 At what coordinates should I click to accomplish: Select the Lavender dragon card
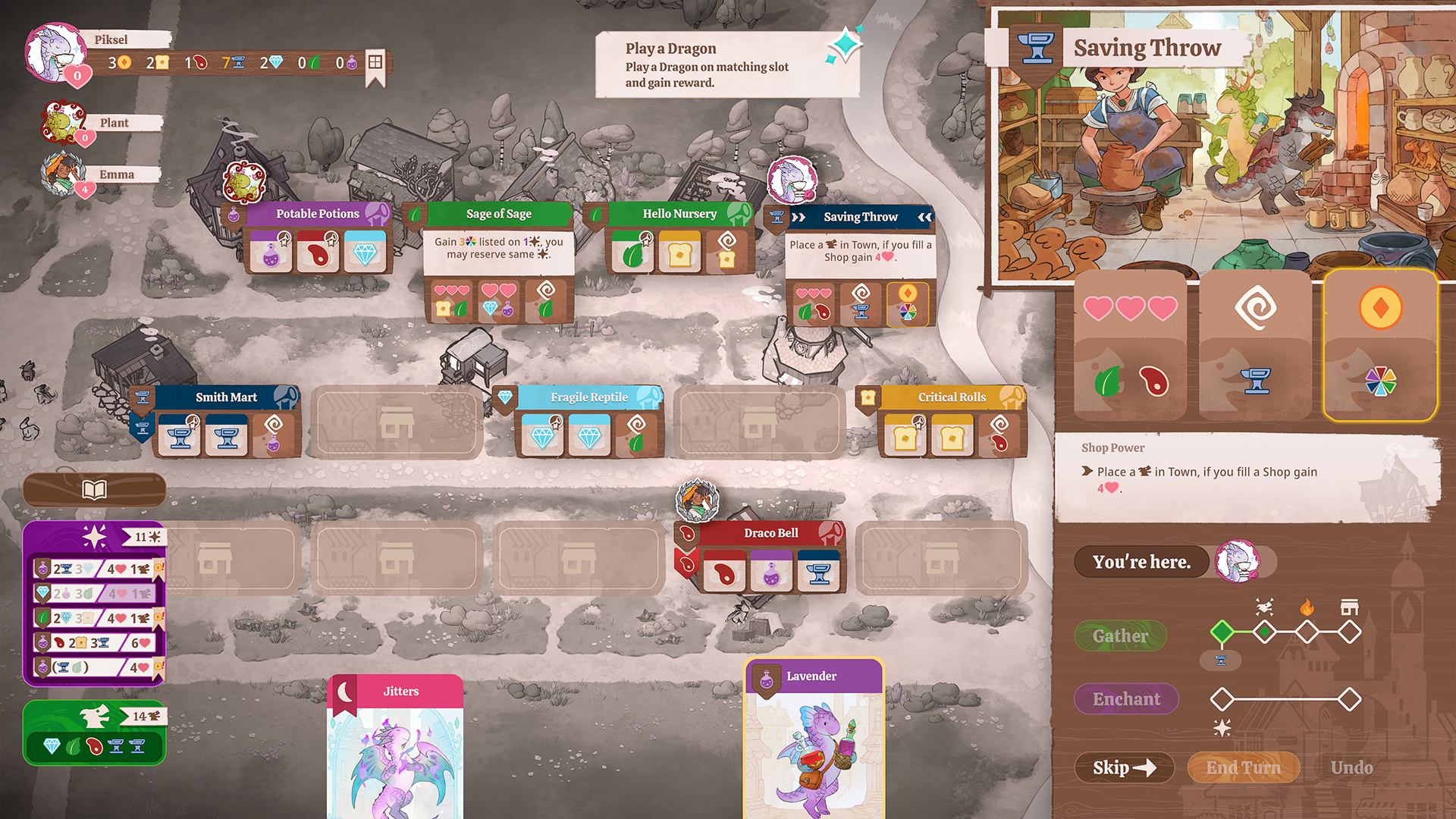[x=813, y=739]
